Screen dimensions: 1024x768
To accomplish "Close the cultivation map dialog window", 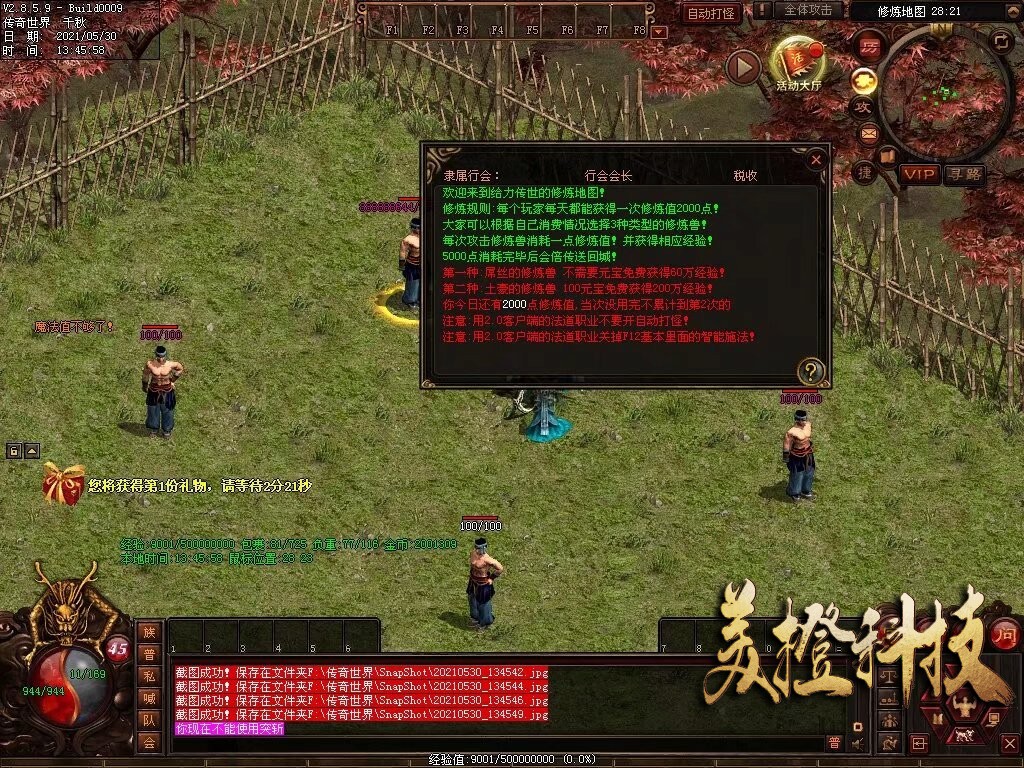I will [x=816, y=159].
